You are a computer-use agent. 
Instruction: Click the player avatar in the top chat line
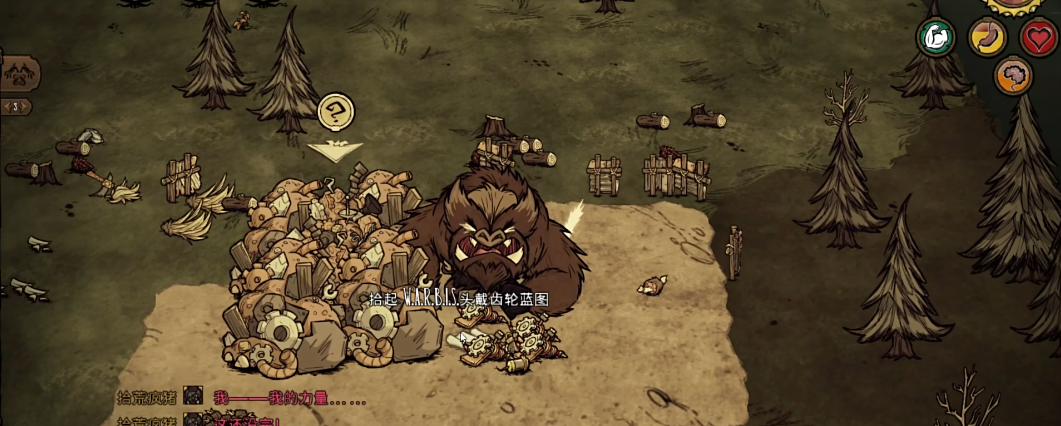pos(193,397)
